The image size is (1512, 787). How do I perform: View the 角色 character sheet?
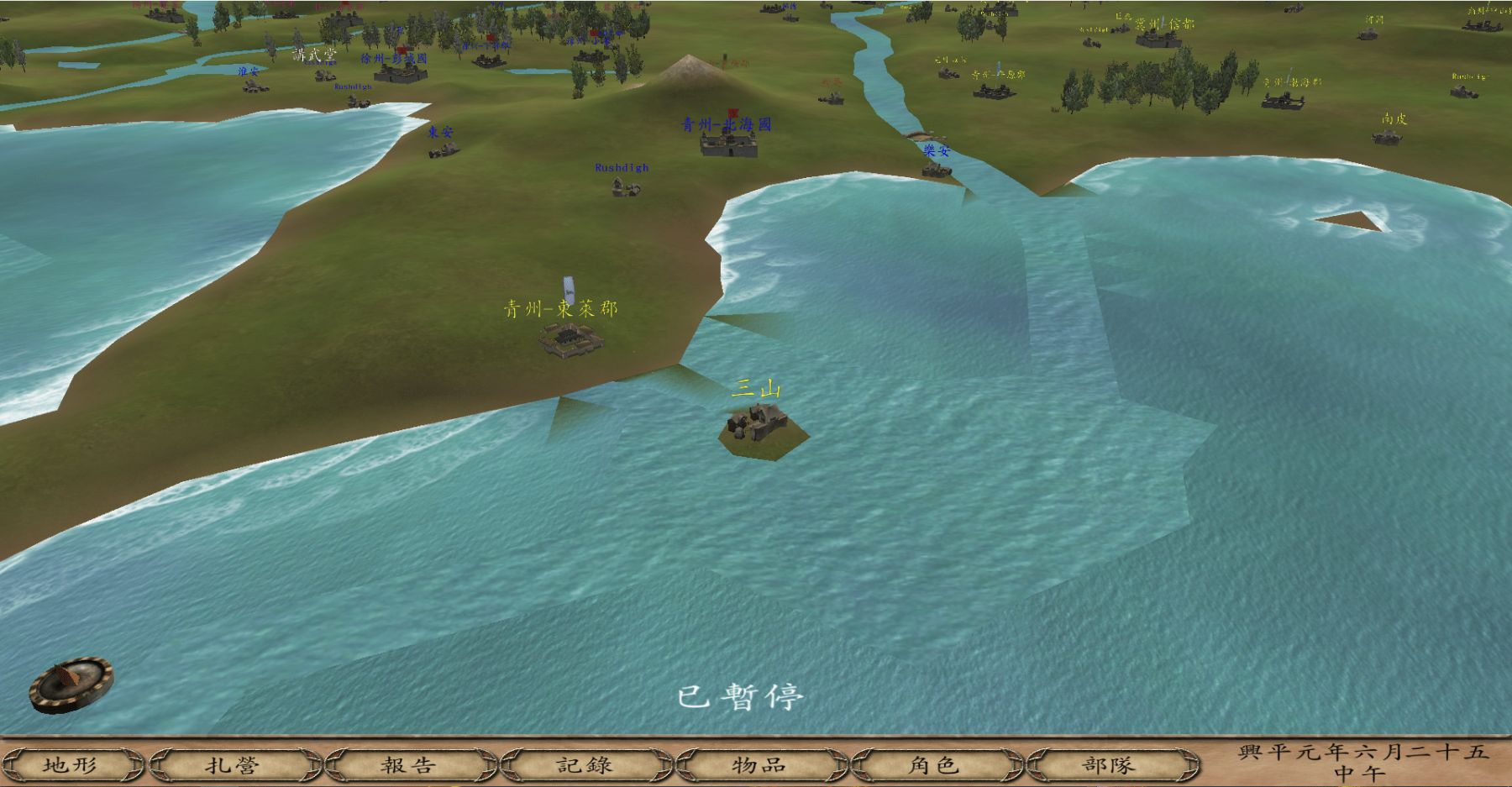click(x=934, y=764)
